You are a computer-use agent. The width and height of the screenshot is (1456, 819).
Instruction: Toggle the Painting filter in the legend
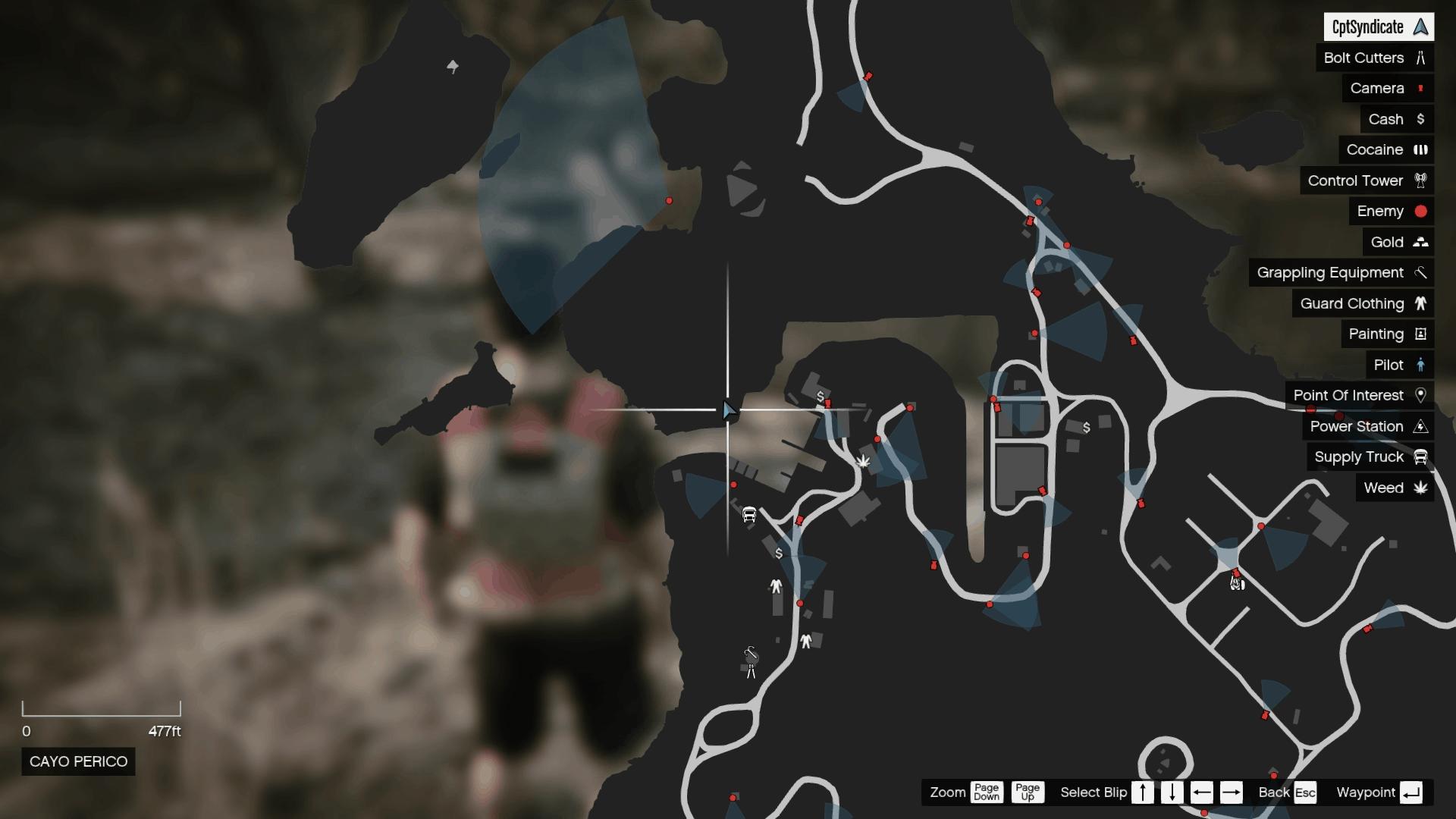pyautogui.click(x=1420, y=334)
